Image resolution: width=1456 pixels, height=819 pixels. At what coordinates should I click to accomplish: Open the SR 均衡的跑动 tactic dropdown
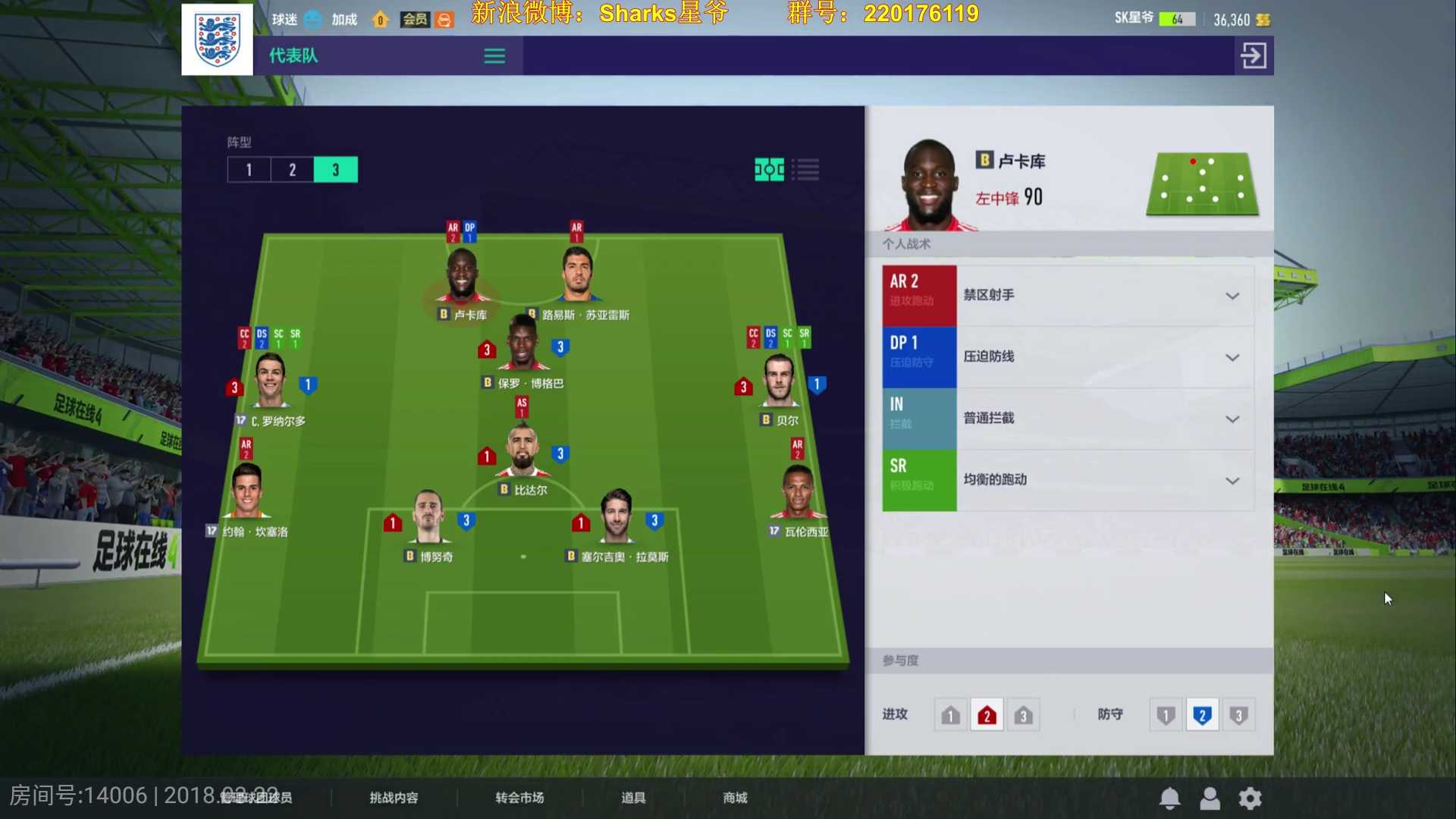(x=1233, y=480)
